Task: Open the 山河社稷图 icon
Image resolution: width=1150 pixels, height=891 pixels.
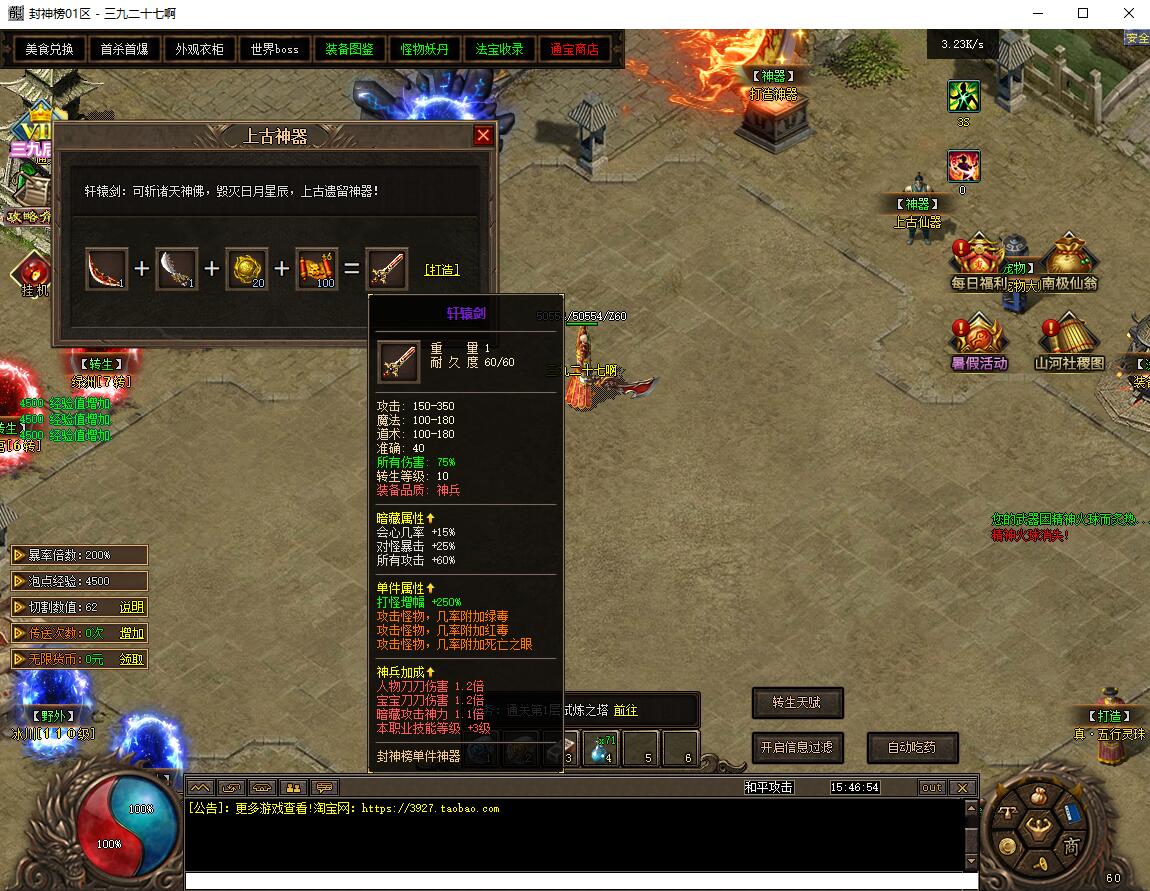Action: coord(1068,343)
